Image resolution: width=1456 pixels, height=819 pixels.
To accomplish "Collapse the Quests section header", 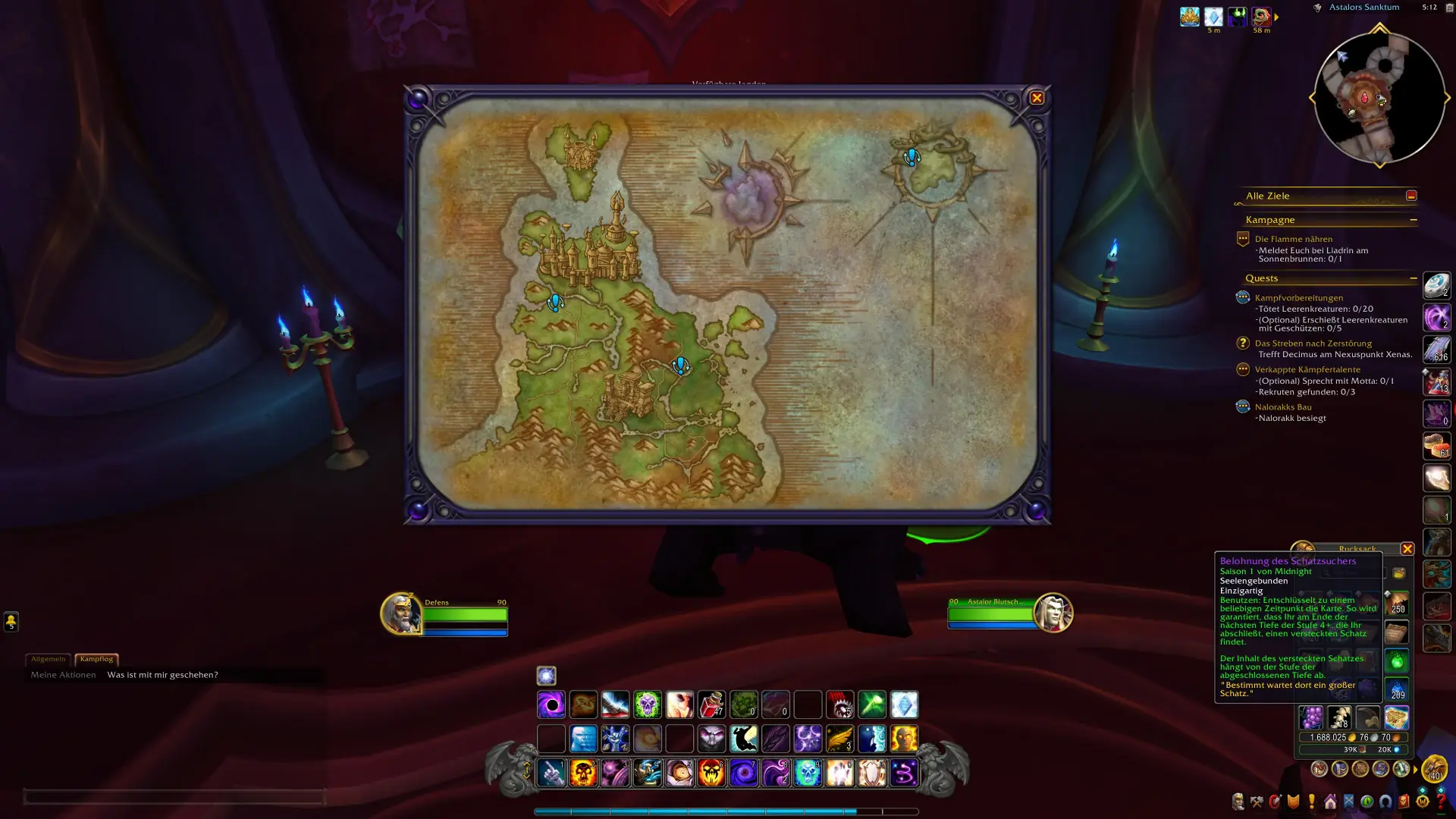I will click(1414, 278).
